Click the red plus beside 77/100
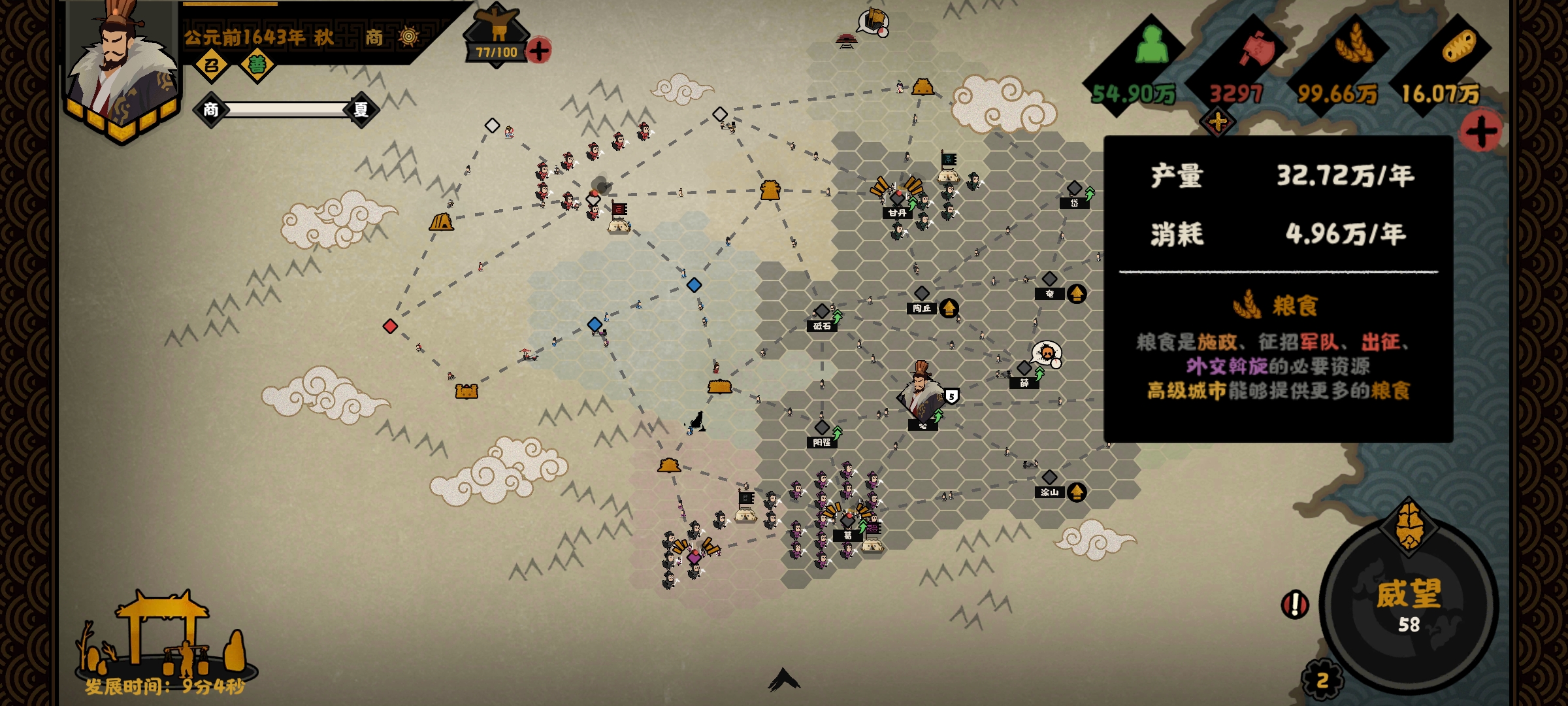The height and width of the screenshot is (706, 1568). pyautogui.click(x=539, y=50)
